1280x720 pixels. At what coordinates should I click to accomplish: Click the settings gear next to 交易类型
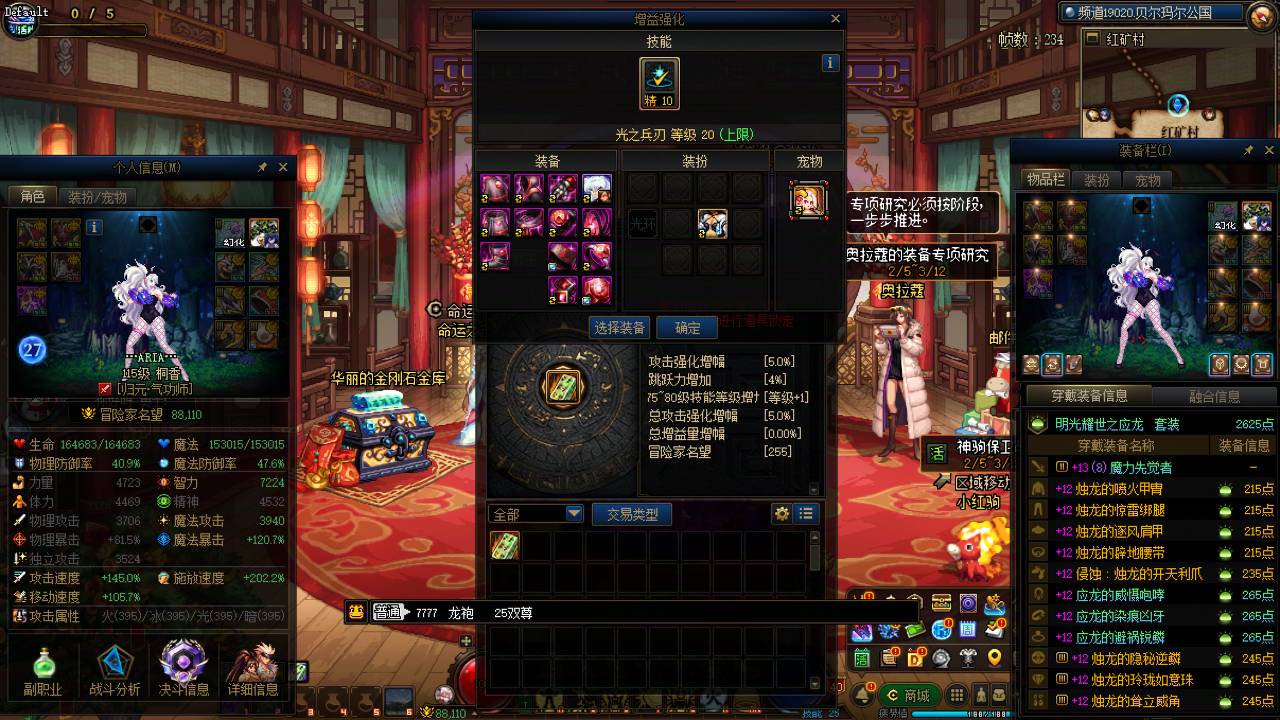(783, 512)
